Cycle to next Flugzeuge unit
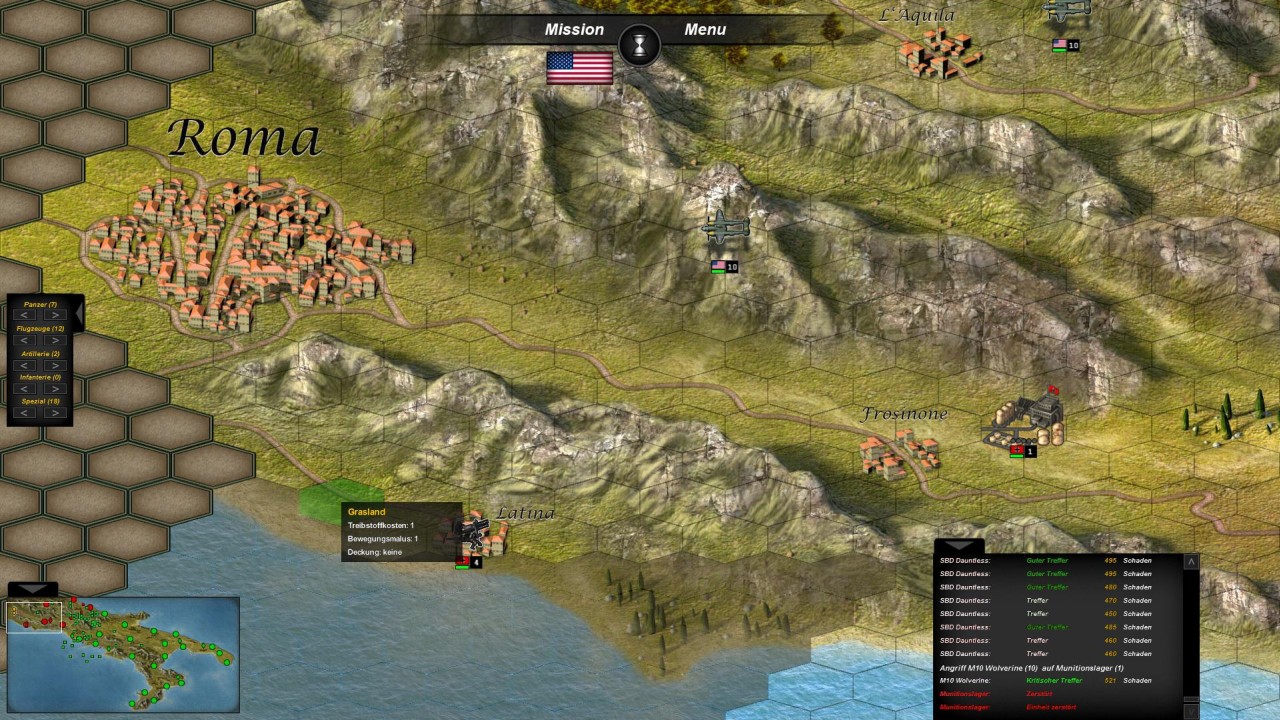Viewport: 1280px width, 720px height. pos(54,341)
